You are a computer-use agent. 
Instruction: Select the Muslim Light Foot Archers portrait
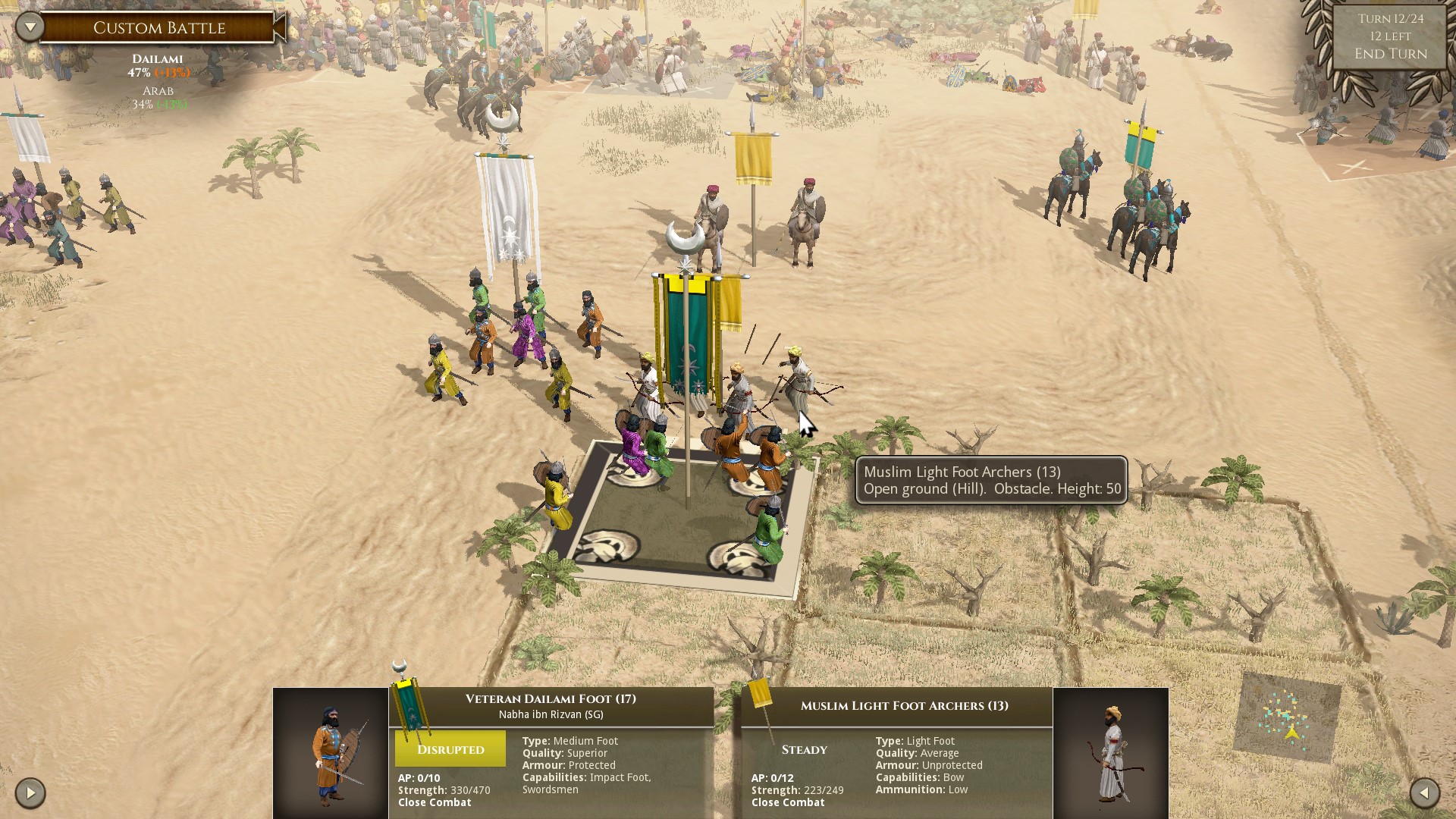(1110, 753)
